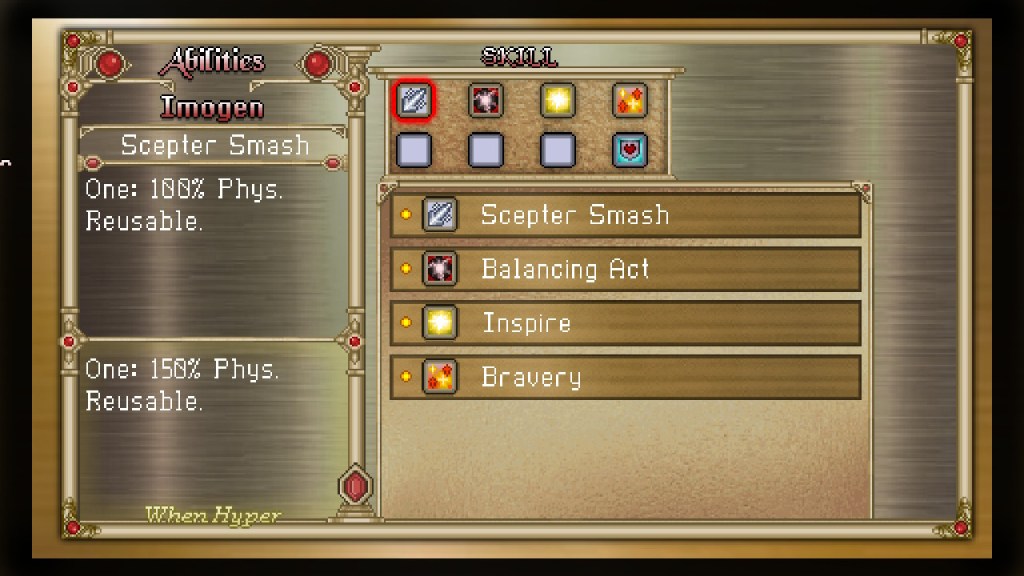Click the red-highlighted Scepter Smash slot
The image size is (1024, 576).
[414, 100]
